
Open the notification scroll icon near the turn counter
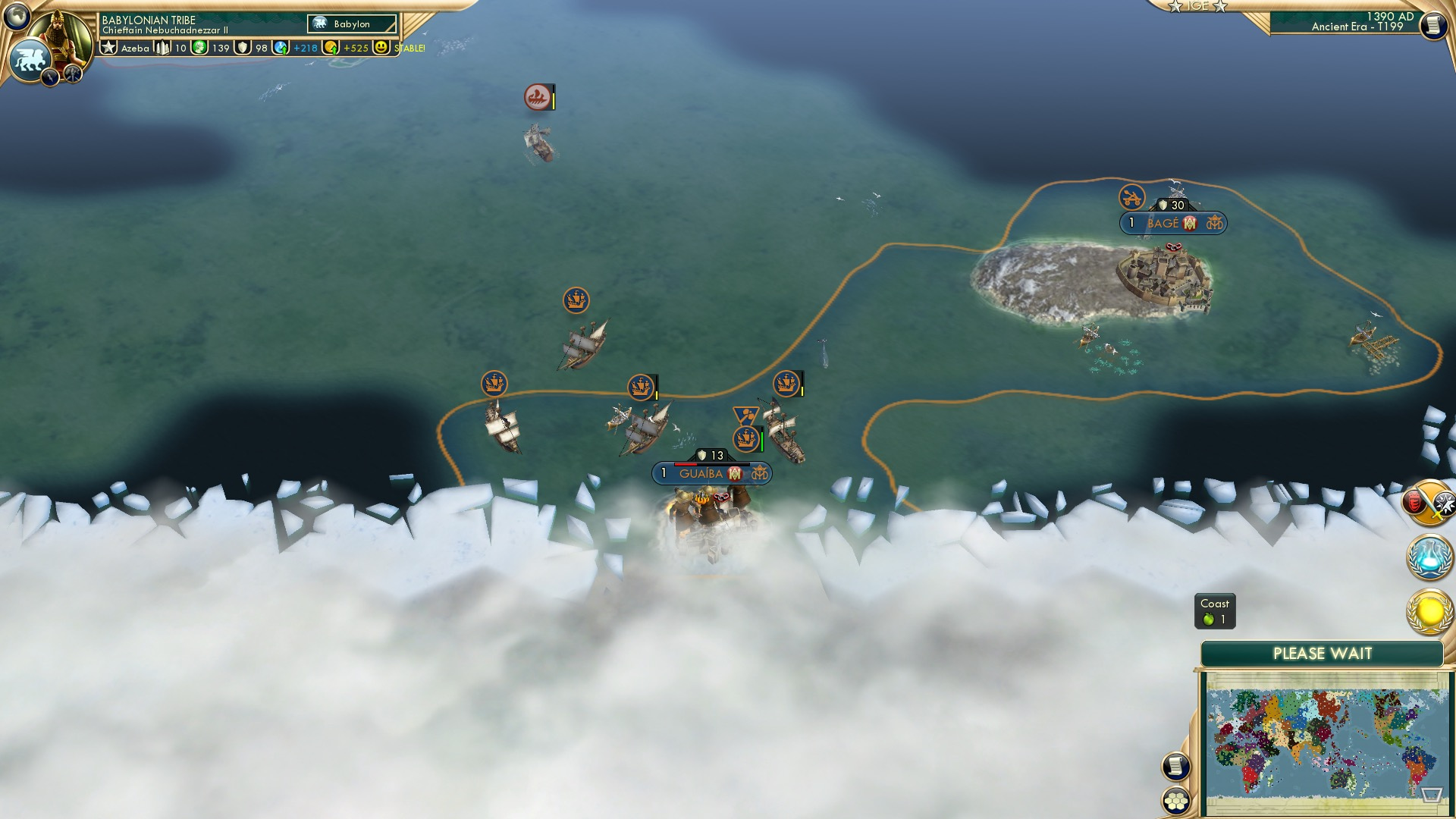(x=1432, y=25)
